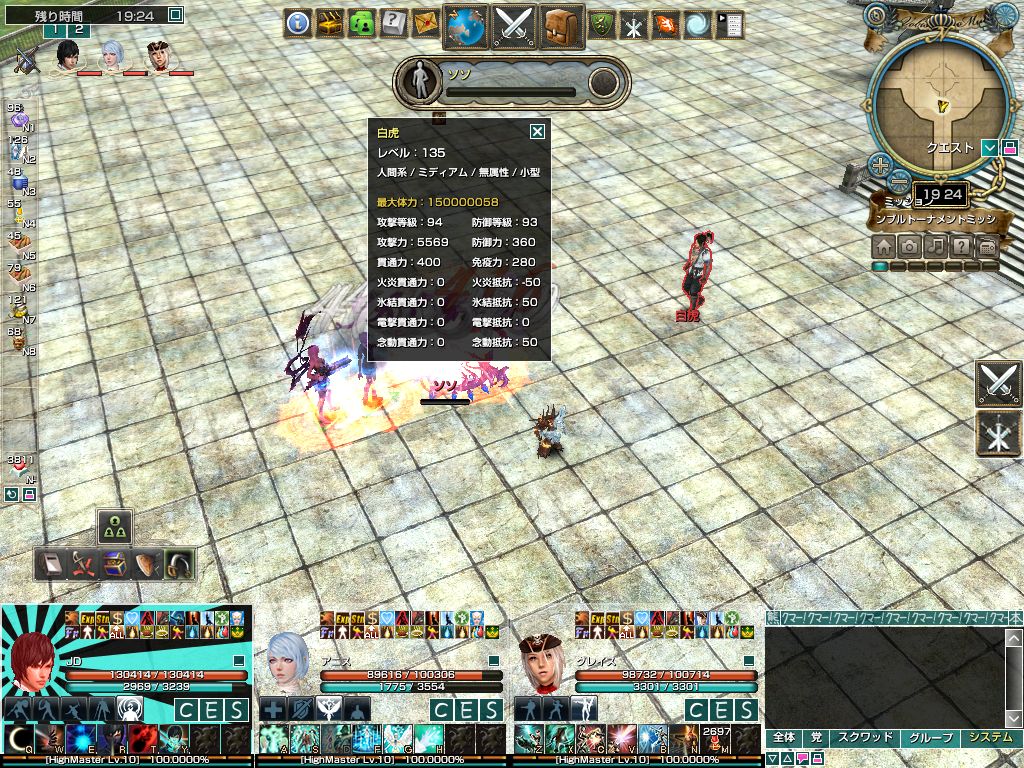
Task: Switch to the システム chat tab
Action: click(x=988, y=737)
